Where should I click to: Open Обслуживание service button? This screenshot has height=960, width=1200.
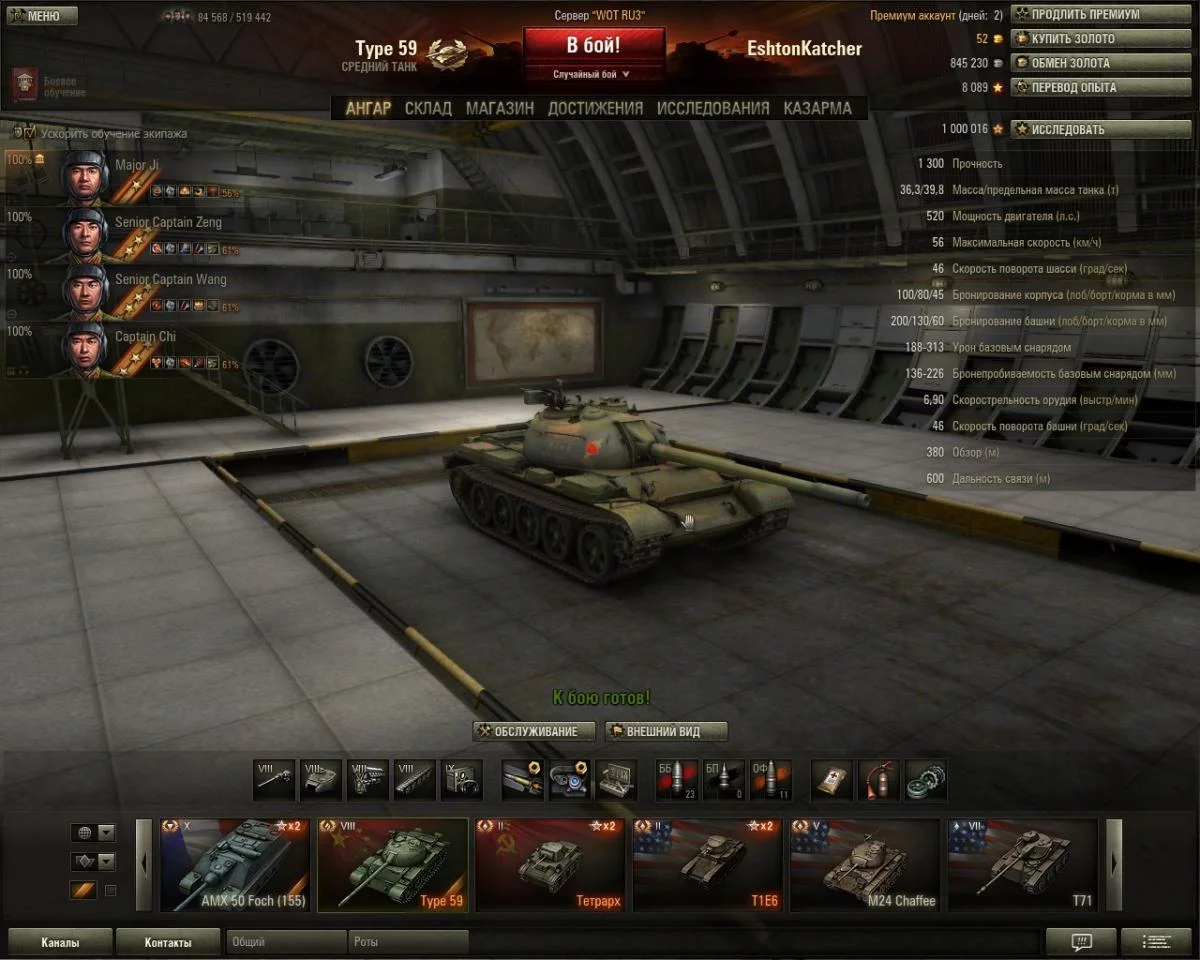[535, 731]
